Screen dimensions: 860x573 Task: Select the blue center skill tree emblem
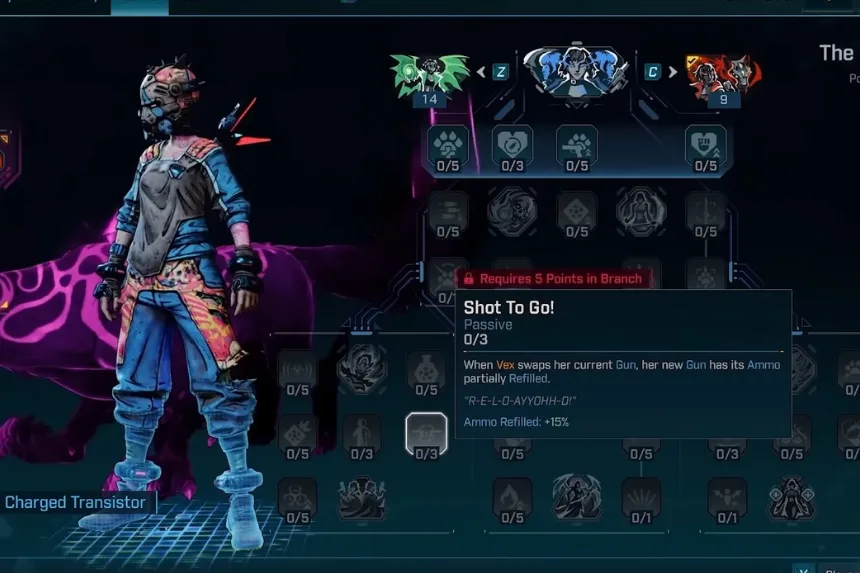point(575,71)
